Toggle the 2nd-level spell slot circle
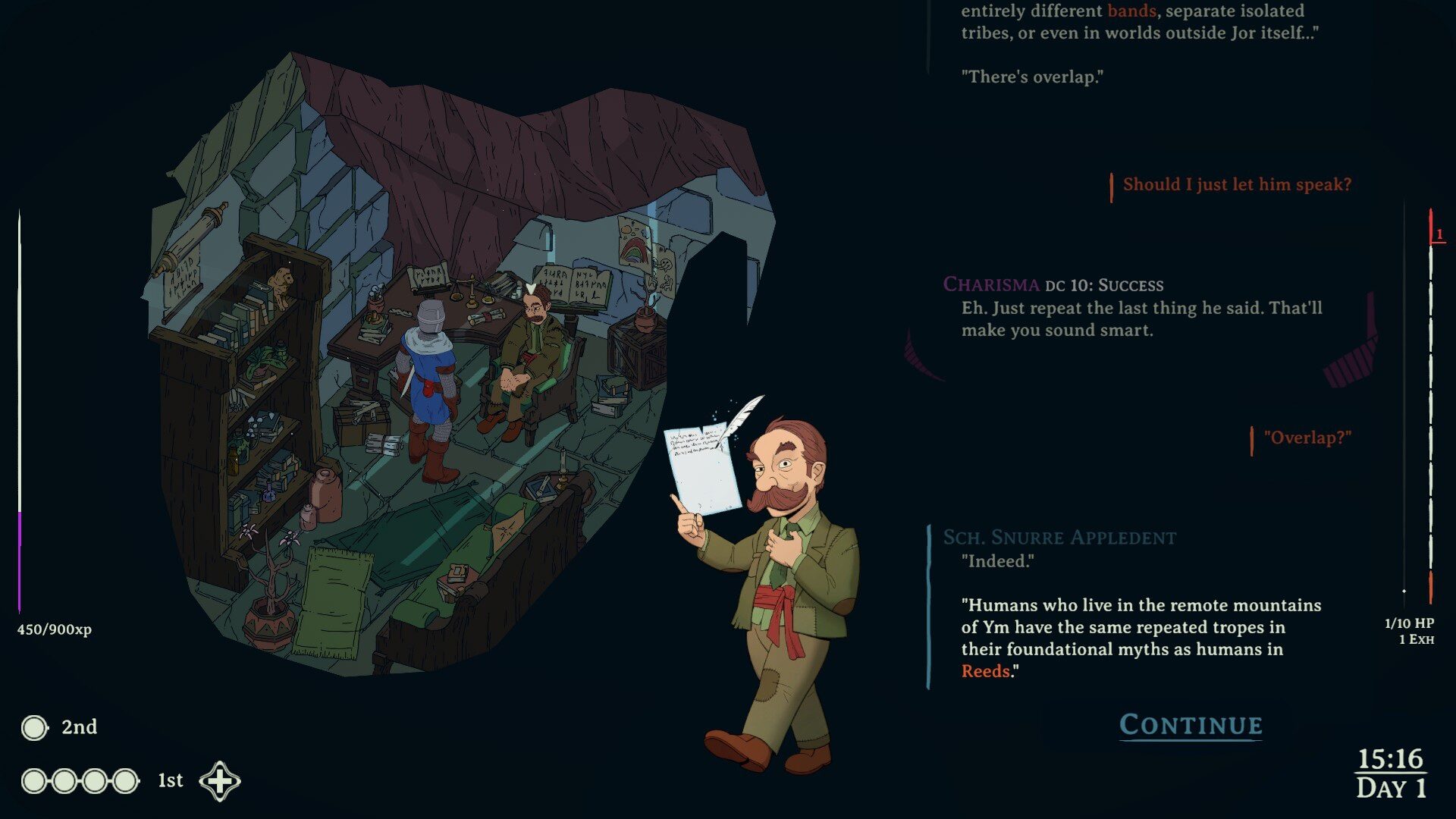The width and height of the screenshot is (1456, 819). pos(33,727)
